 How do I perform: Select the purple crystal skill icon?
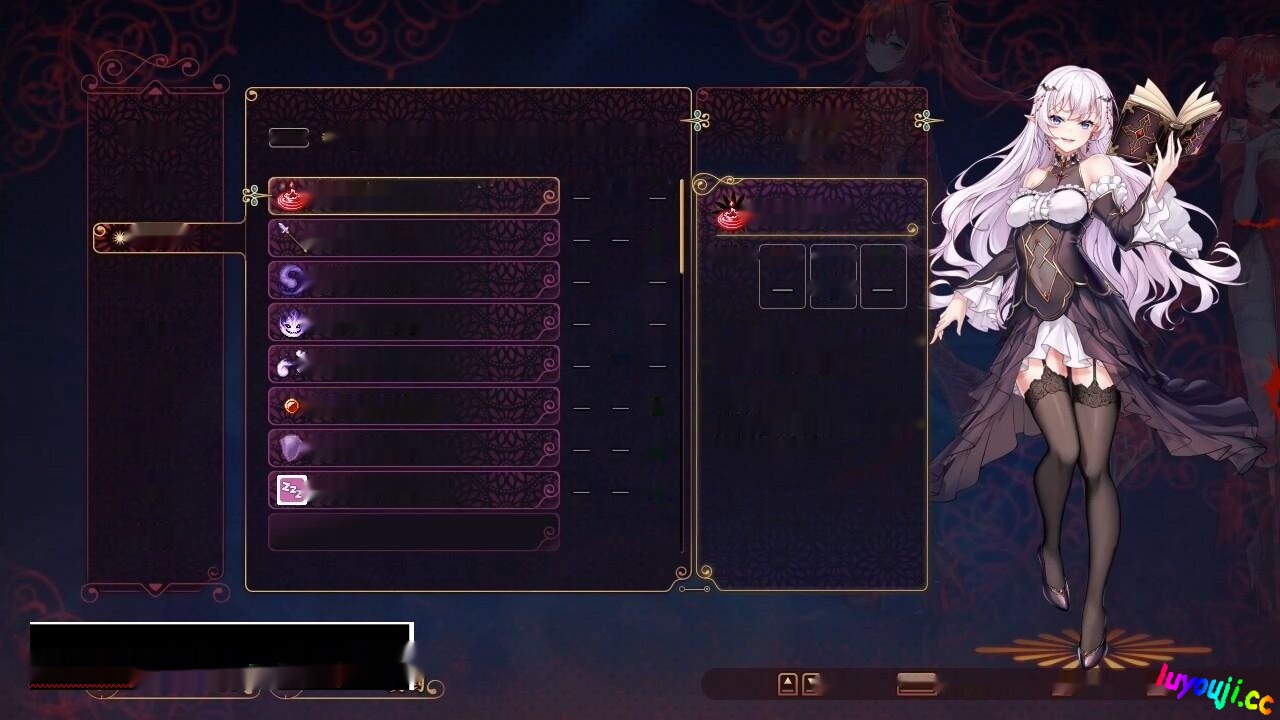pos(291,448)
